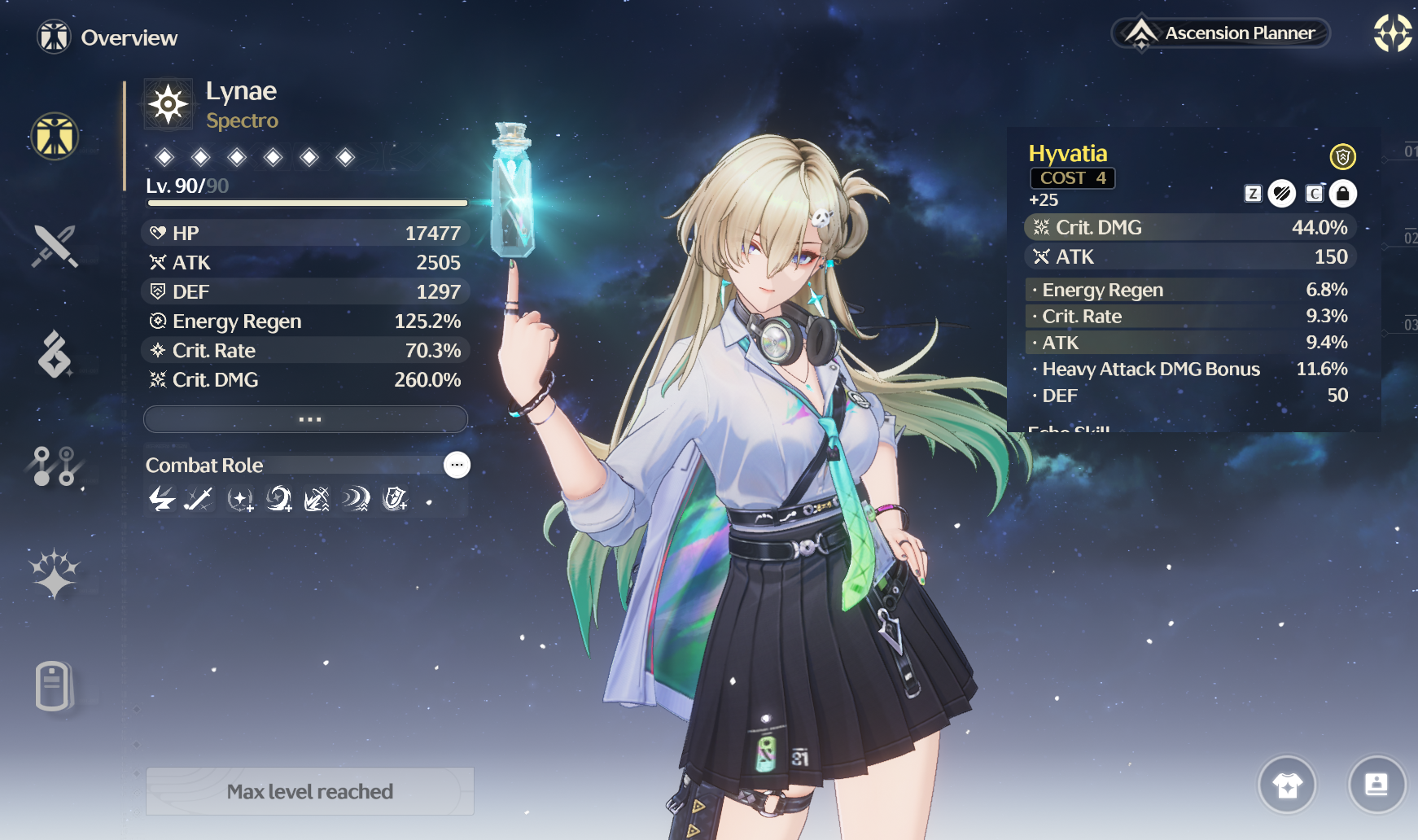The height and width of the screenshot is (840, 1418).
Task: Select the character overview tab icon
Action: 55,136
